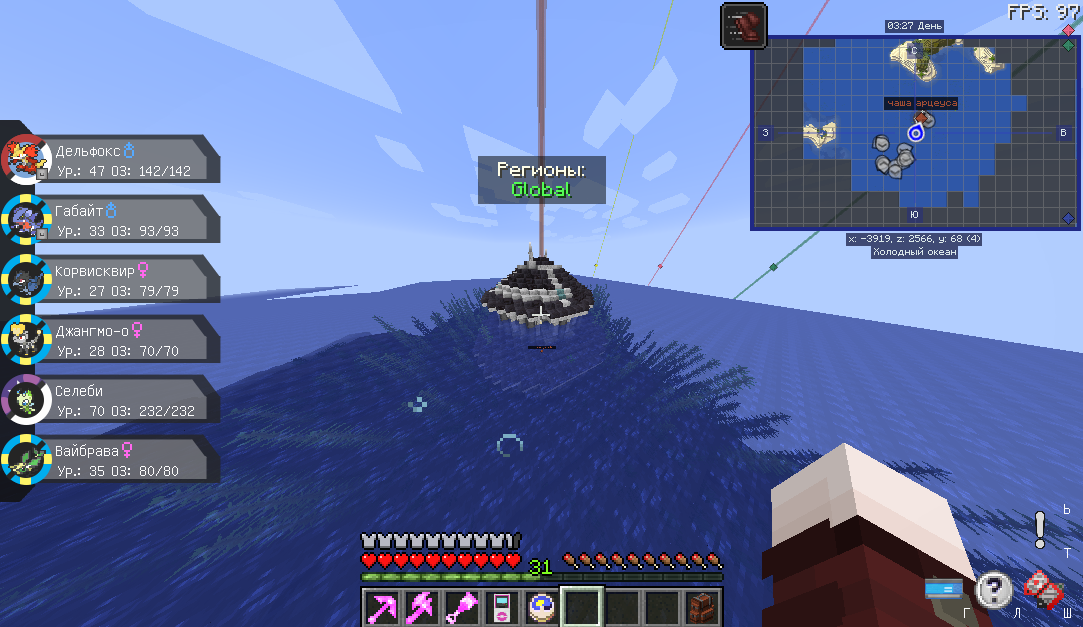Choose Вайбрава from the party sidebar
Image resolution: width=1083 pixels, height=627 pixels.
(x=110, y=460)
